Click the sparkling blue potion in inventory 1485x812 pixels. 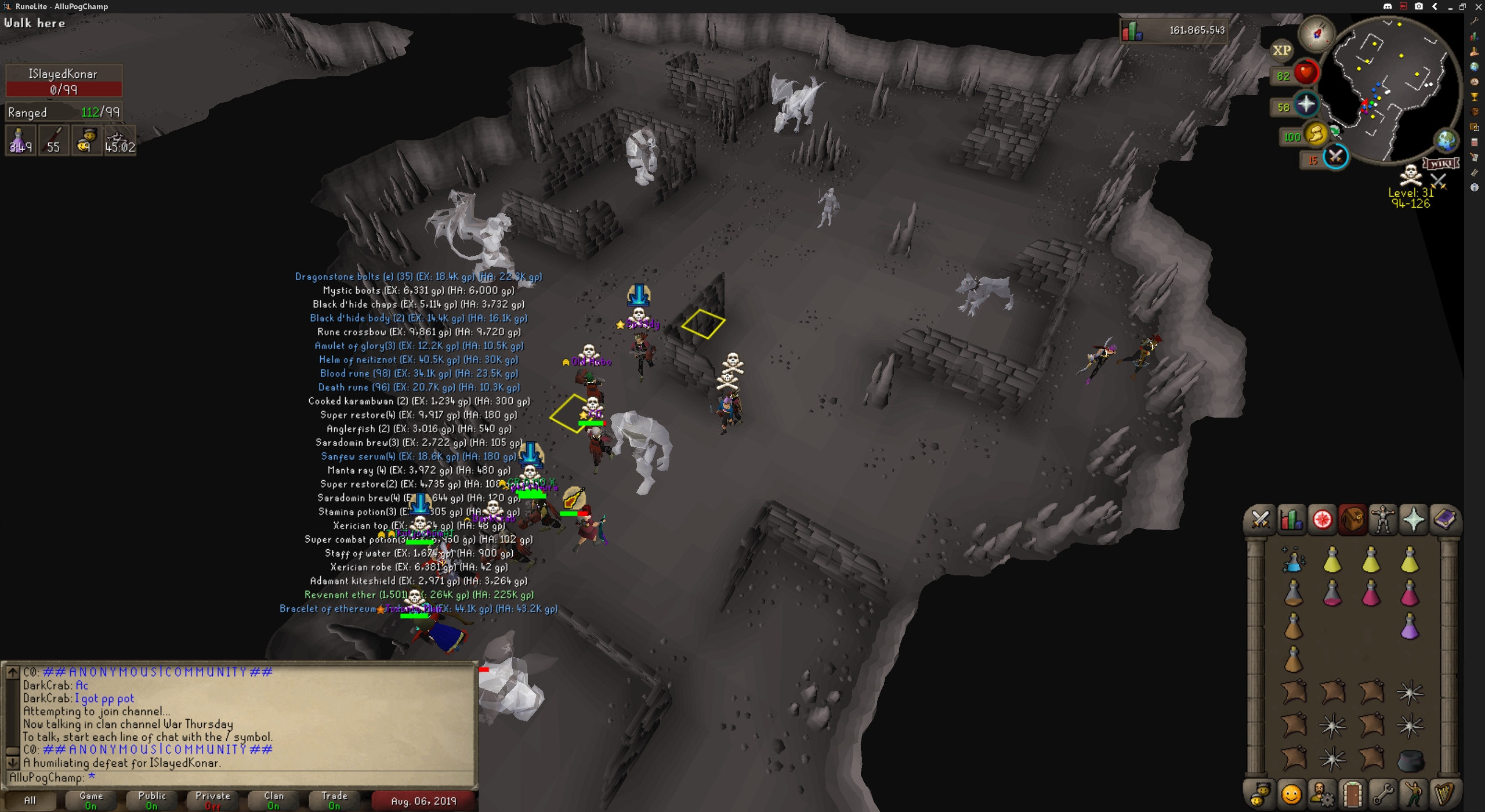[x=1294, y=560]
